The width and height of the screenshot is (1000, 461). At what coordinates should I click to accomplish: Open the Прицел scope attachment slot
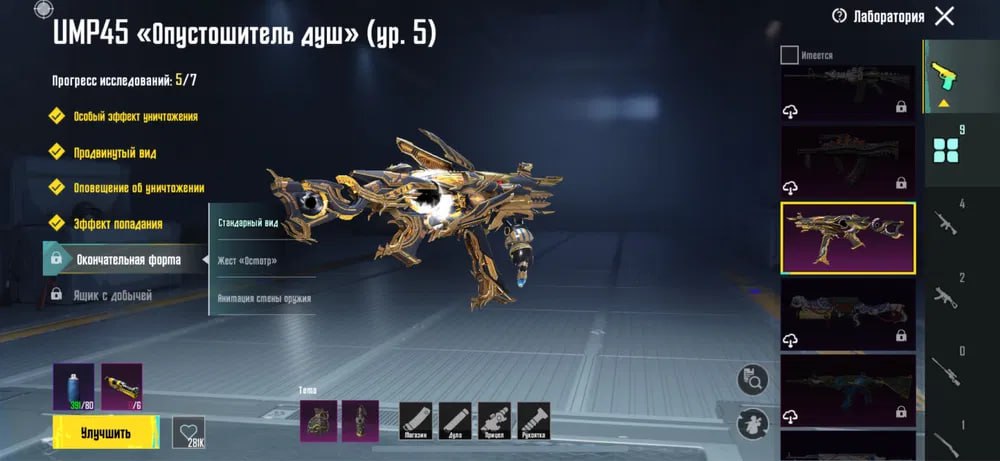click(x=494, y=420)
